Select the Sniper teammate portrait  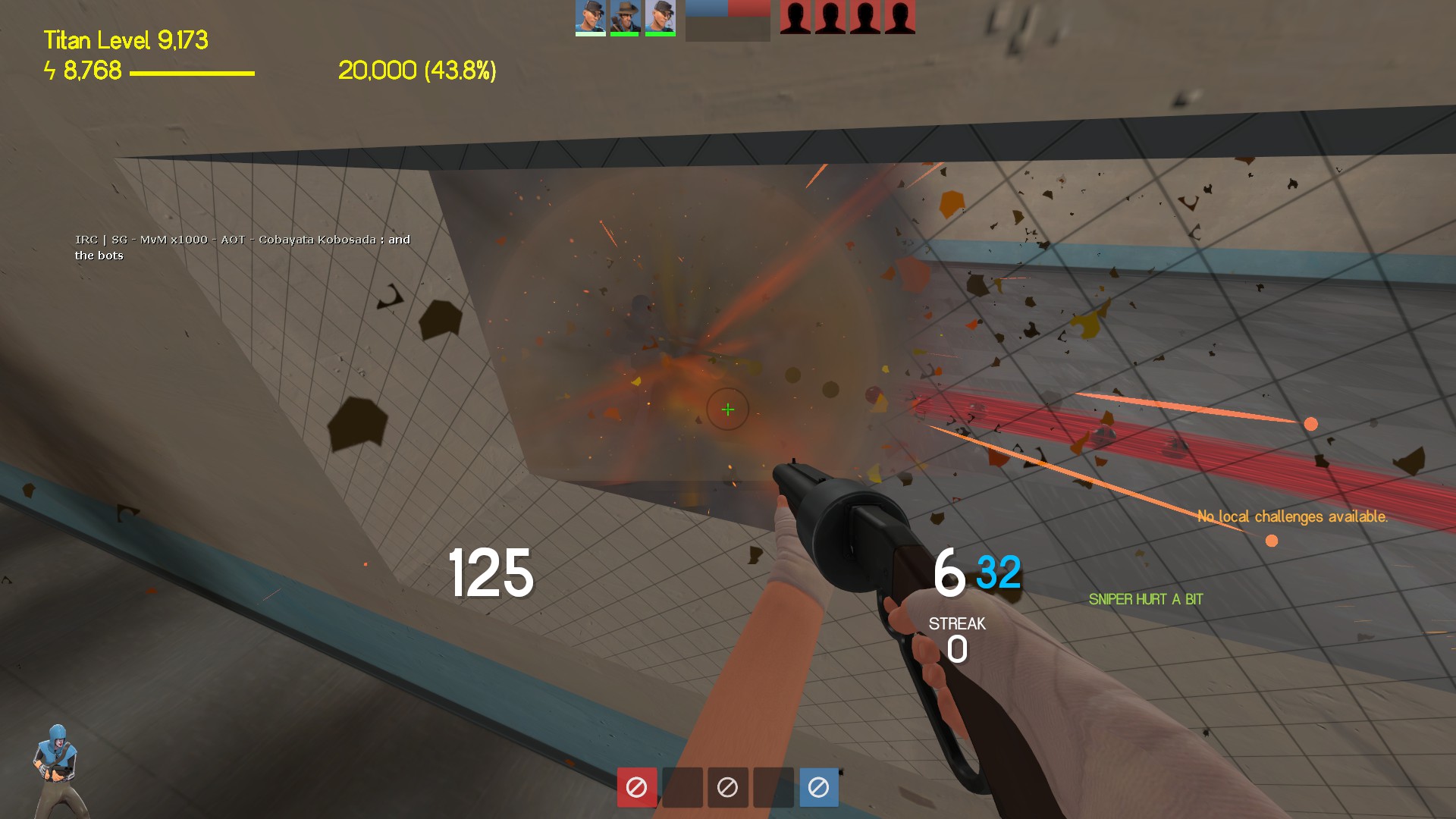625,17
